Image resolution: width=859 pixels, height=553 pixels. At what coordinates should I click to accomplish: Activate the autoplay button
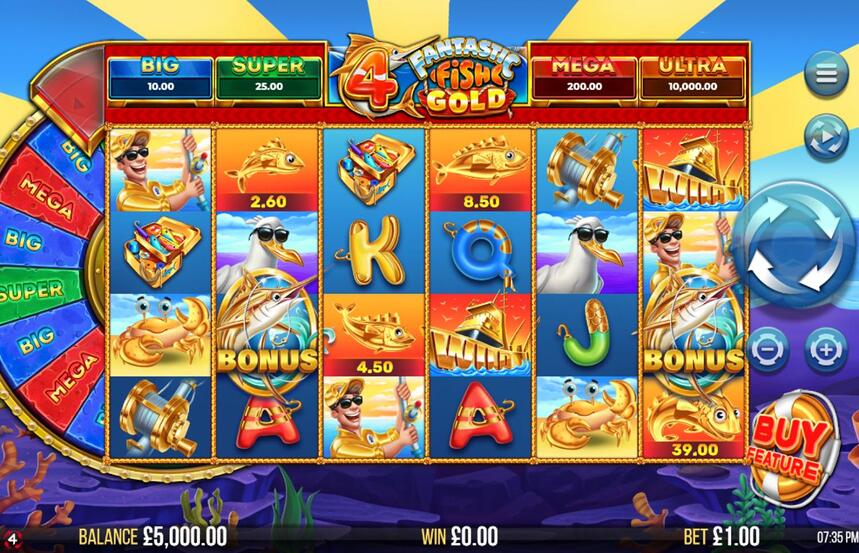point(825,137)
